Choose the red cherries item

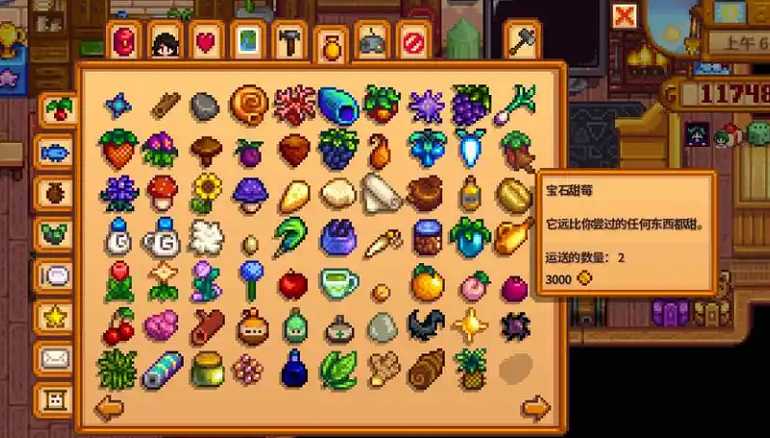click(119, 324)
